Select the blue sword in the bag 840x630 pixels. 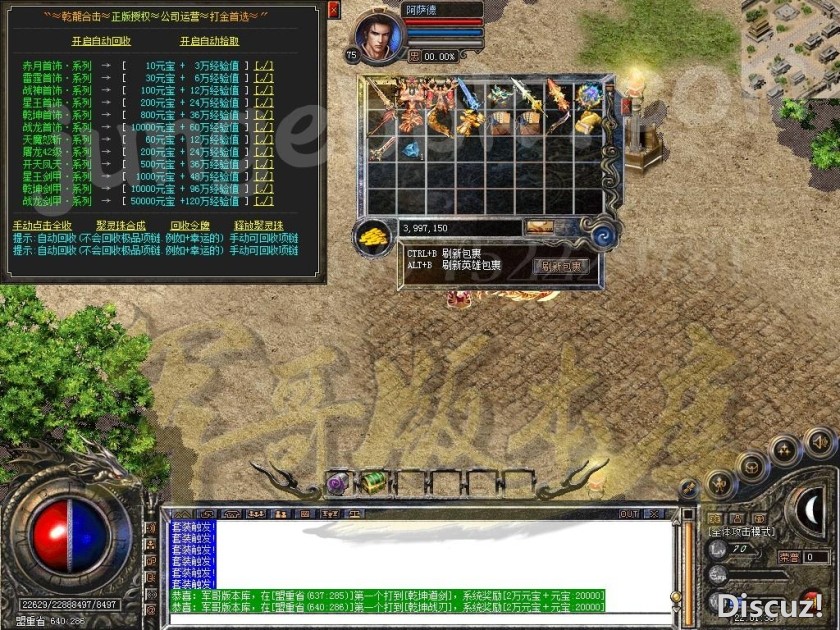pyautogui.click(x=469, y=95)
